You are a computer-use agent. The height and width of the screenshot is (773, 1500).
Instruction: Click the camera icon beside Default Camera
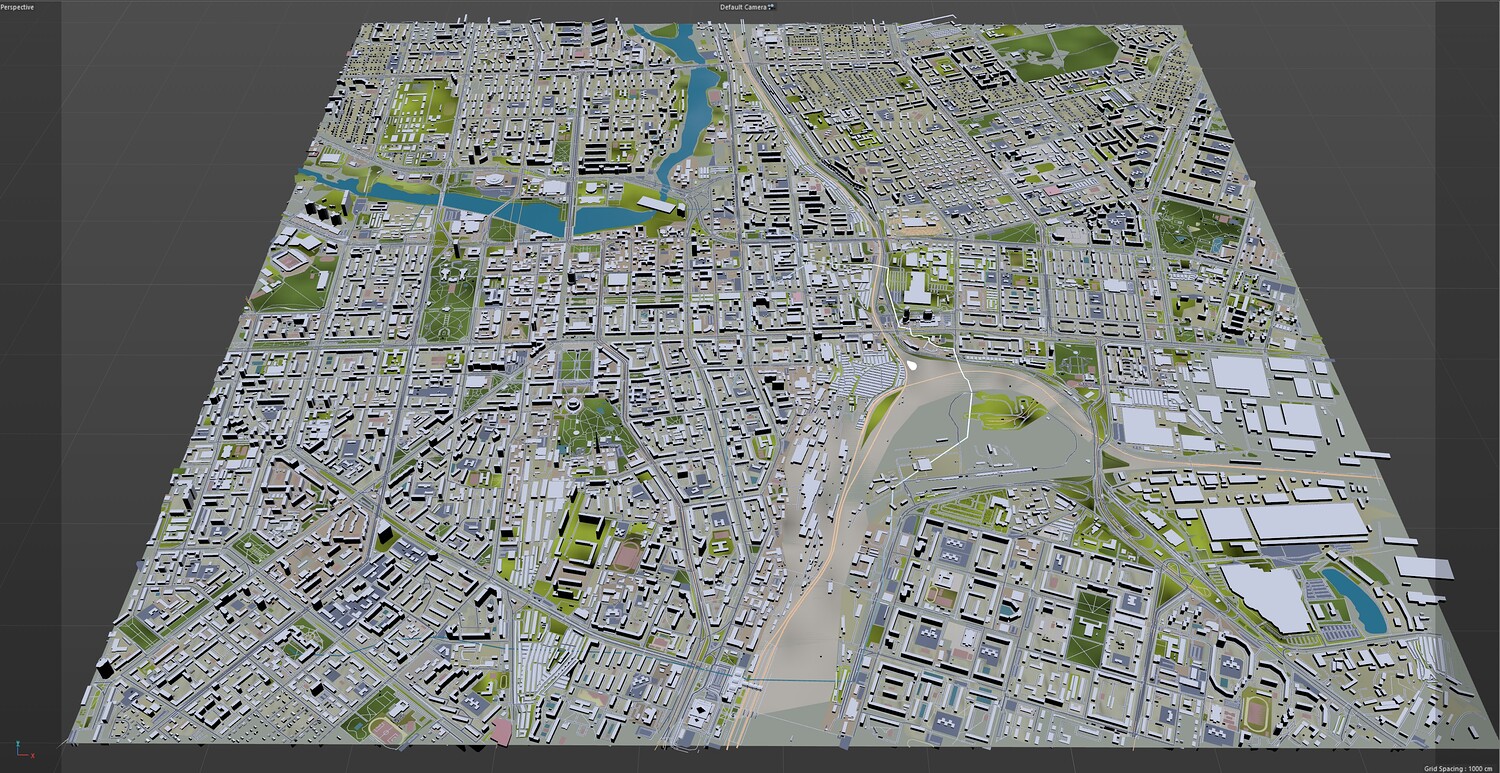click(772, 7)
